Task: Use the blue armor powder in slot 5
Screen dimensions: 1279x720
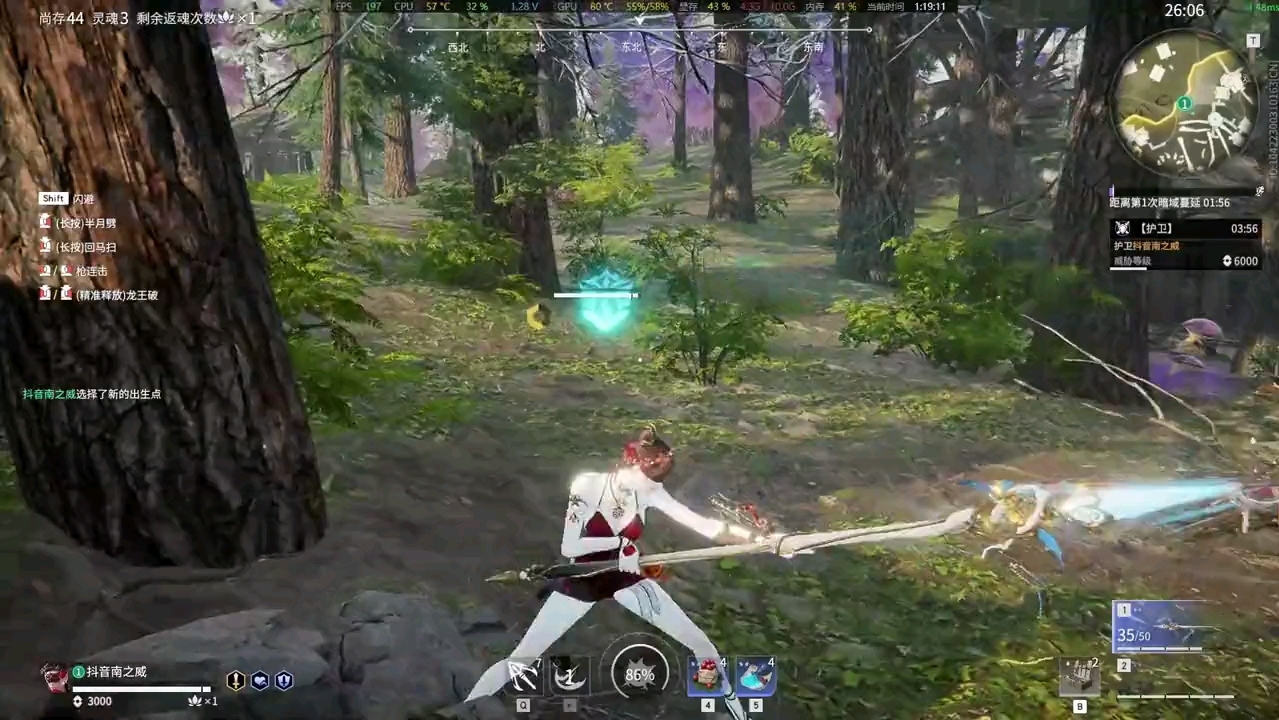Action: [755, 676]
